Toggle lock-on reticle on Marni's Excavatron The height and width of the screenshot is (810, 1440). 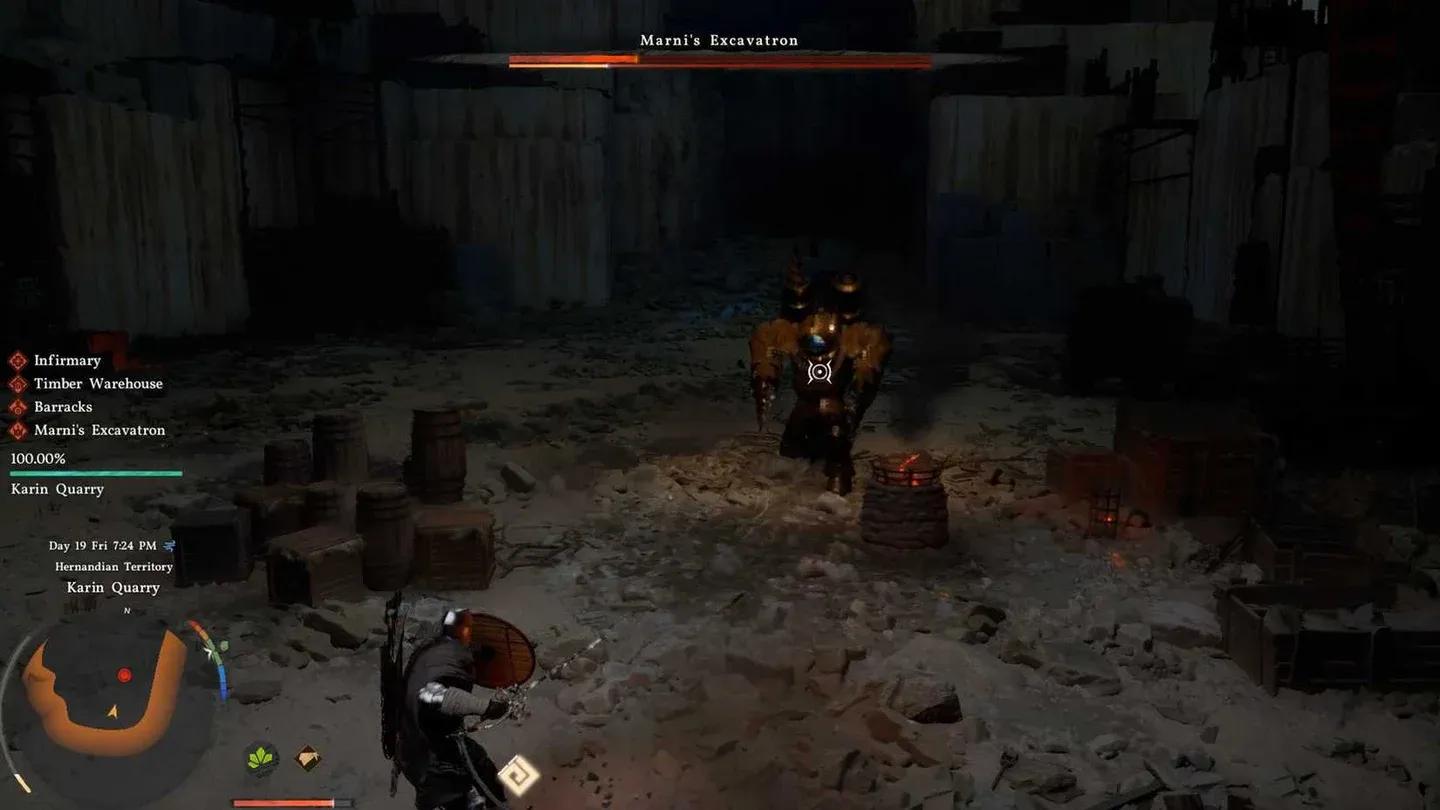pyautogui.click(x=820, y=371)
